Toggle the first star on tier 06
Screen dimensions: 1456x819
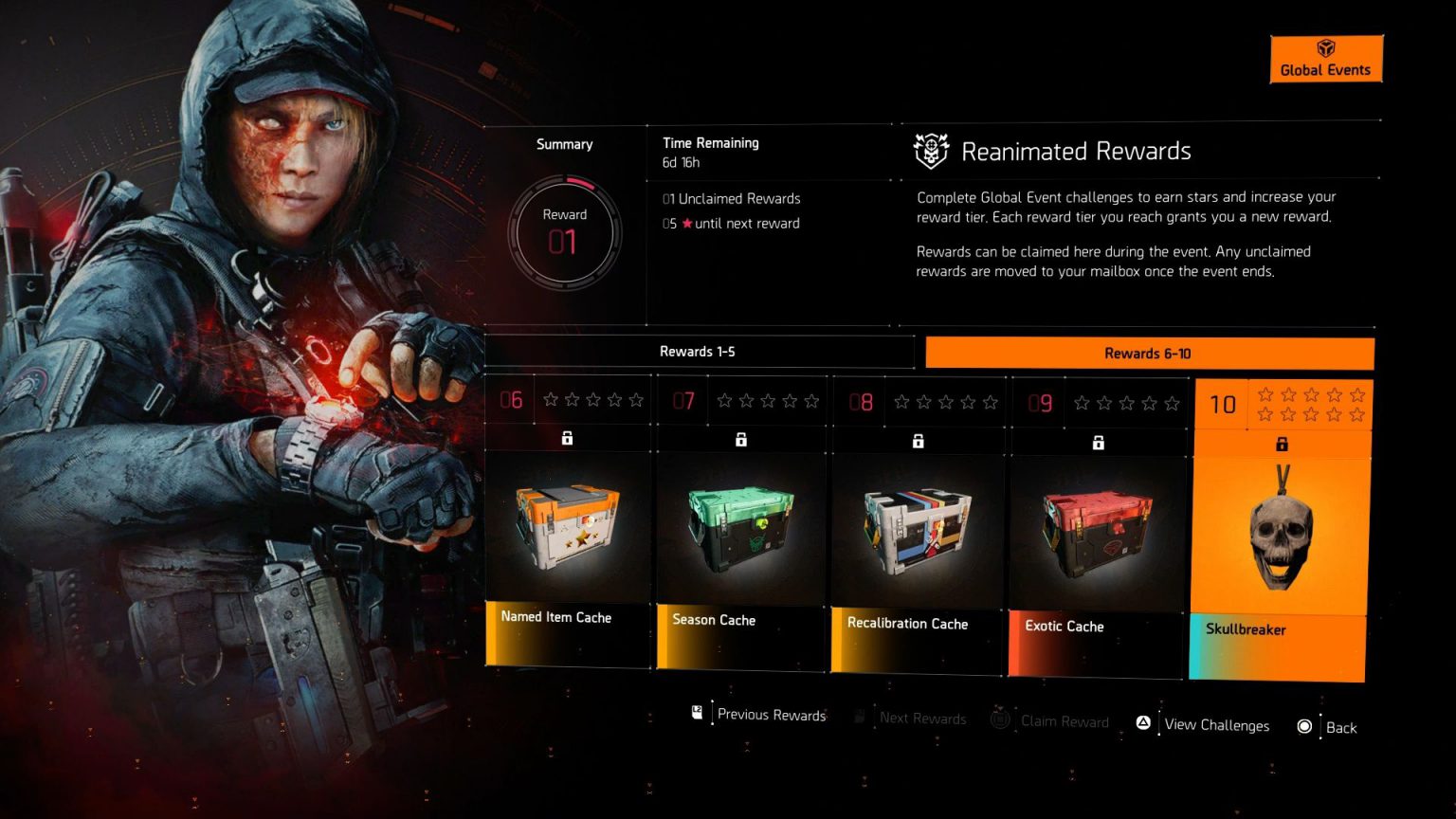551,400
